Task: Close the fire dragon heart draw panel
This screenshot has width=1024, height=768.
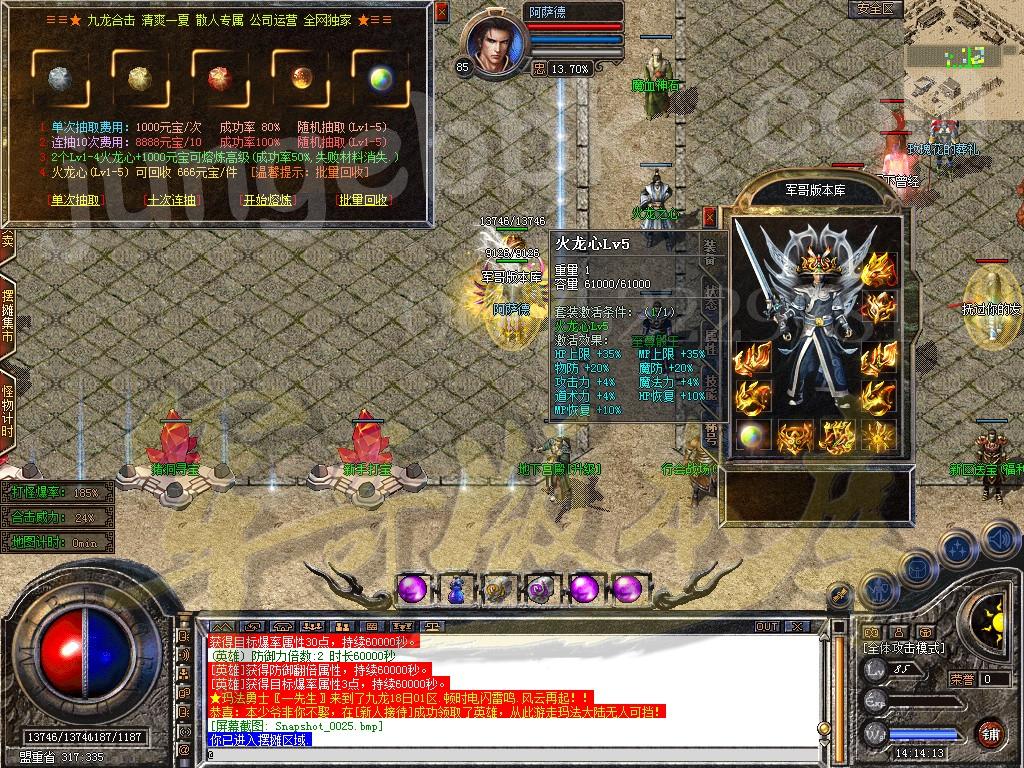Action: [442, 12]
